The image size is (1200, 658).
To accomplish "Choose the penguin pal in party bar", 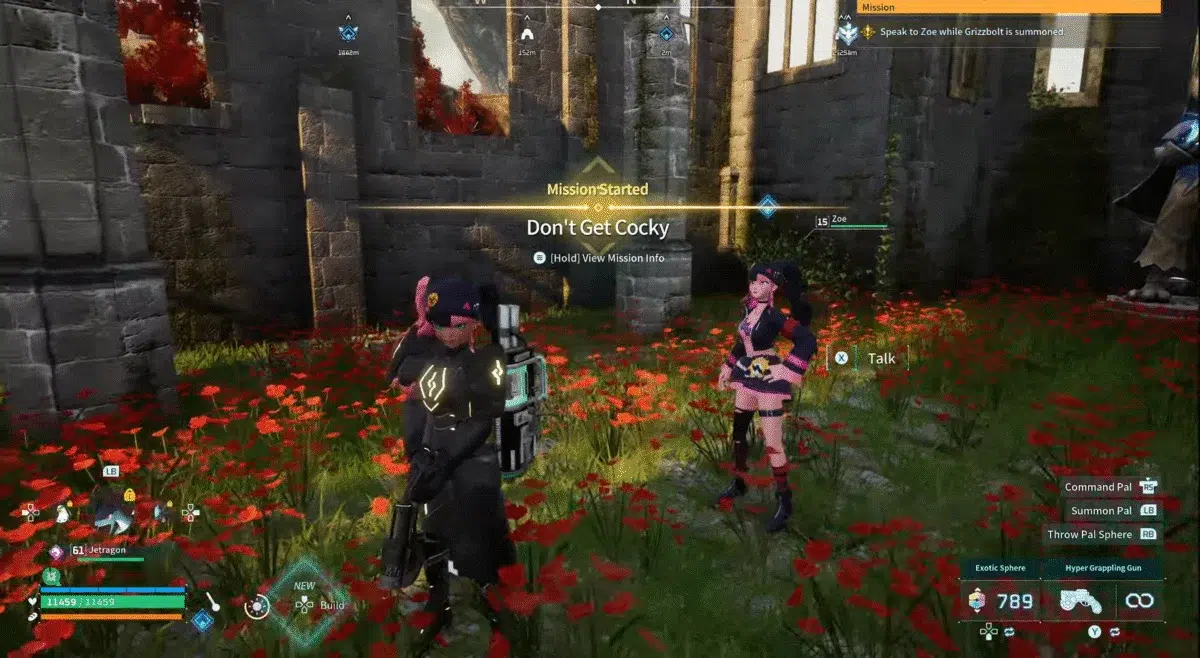I will tap(63, 513).
